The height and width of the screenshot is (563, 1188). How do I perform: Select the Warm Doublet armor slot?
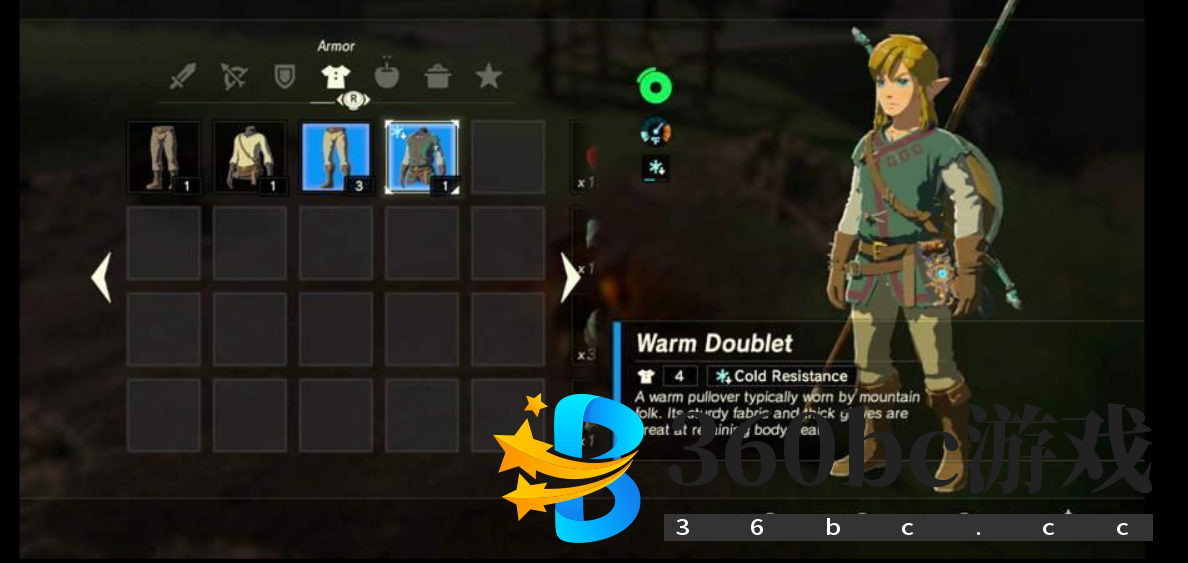click(422, 157)
